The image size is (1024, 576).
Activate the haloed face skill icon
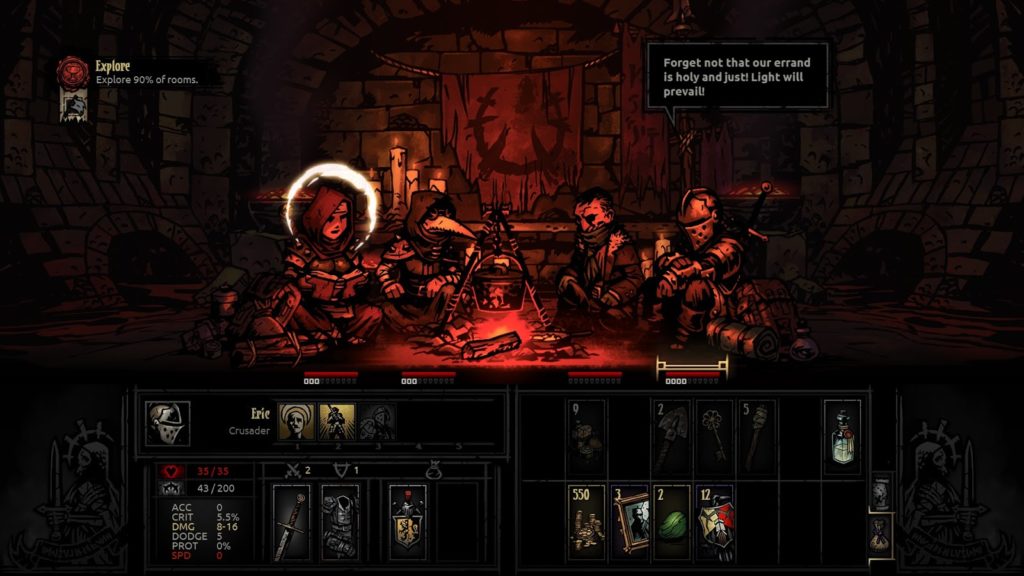[x=297, y=423]
